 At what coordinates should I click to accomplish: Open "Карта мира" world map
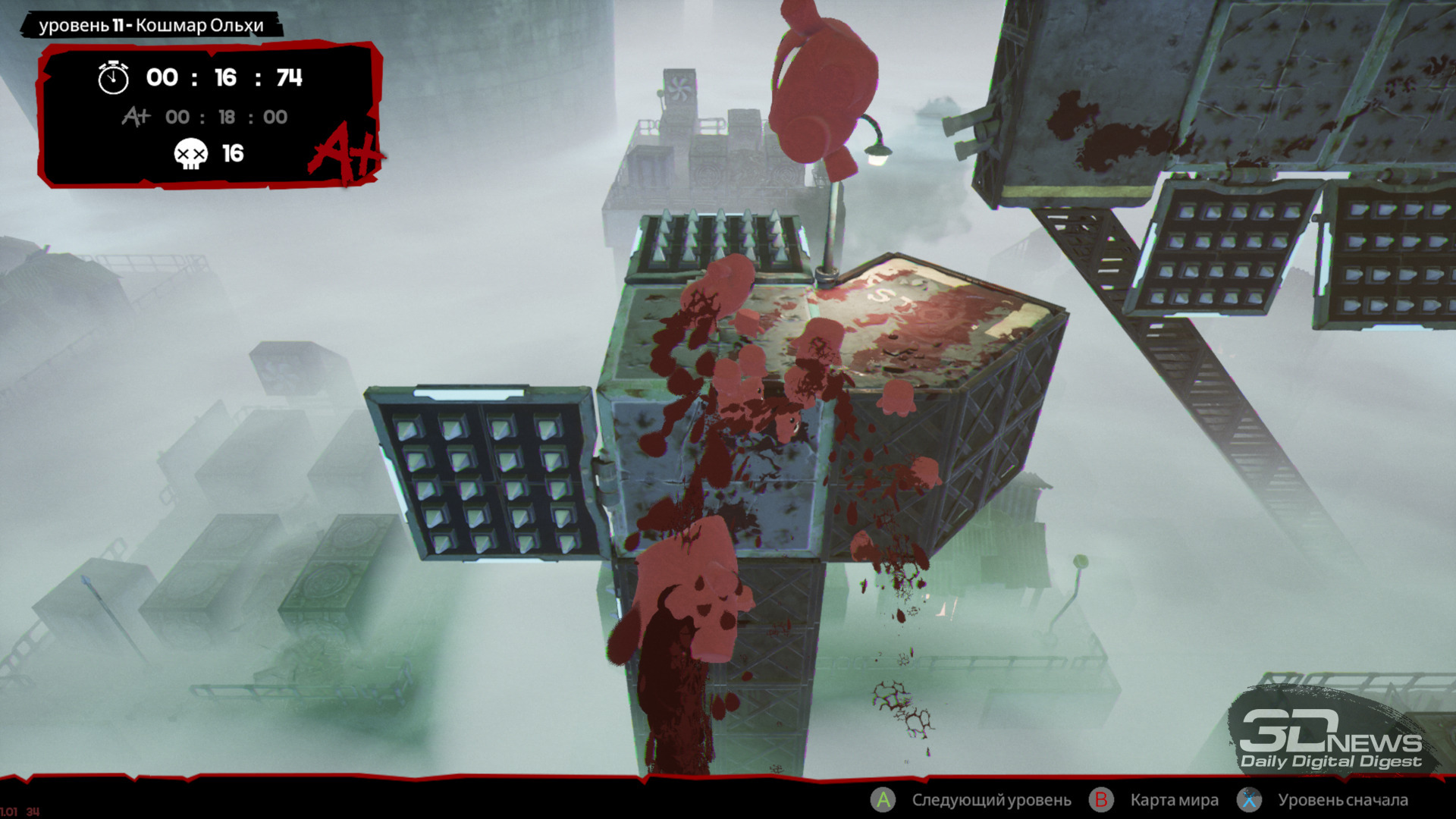tap(1173, 800)
